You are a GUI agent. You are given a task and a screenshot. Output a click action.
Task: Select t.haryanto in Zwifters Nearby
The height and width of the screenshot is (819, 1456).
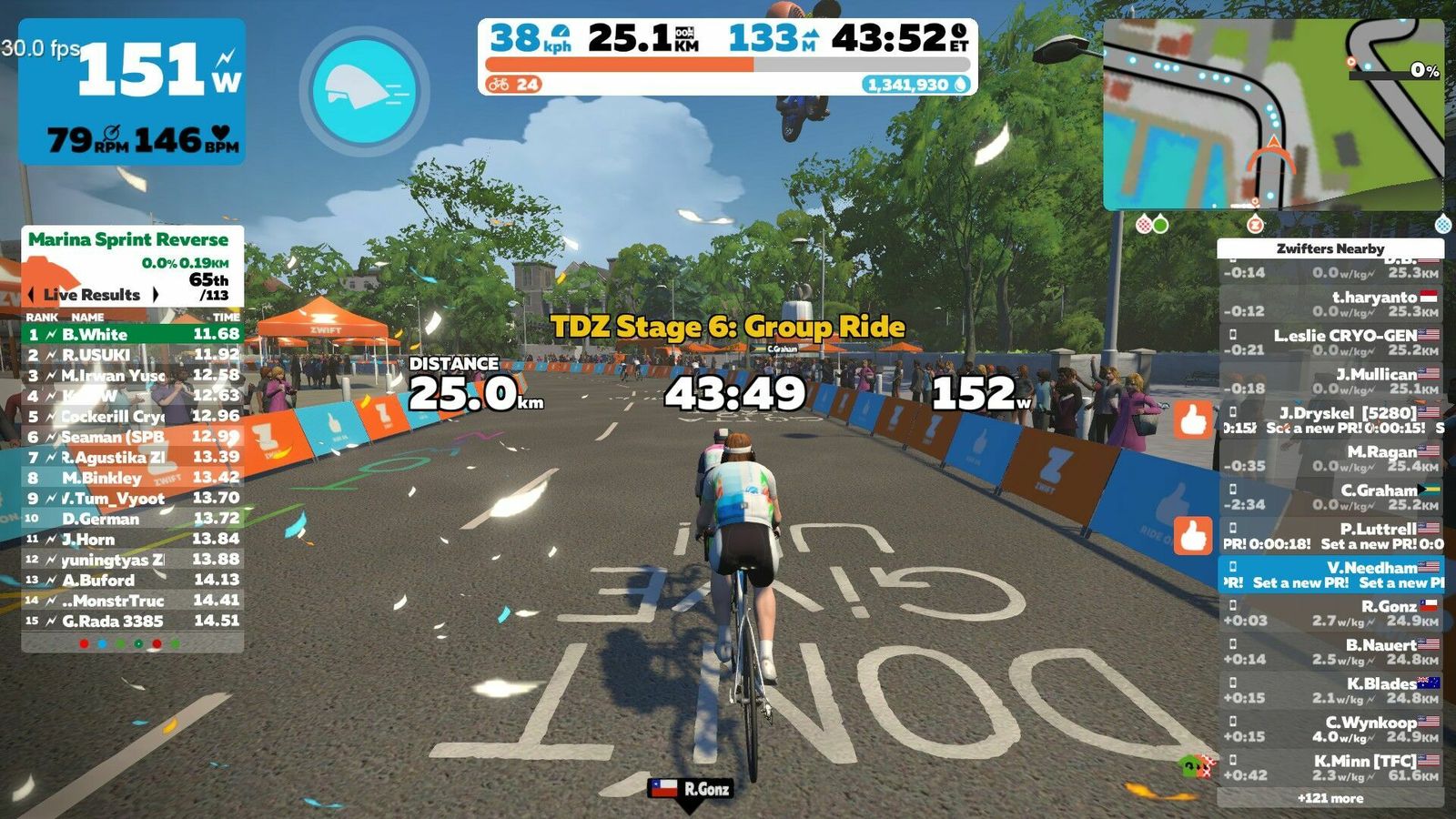pos(1330,304)
